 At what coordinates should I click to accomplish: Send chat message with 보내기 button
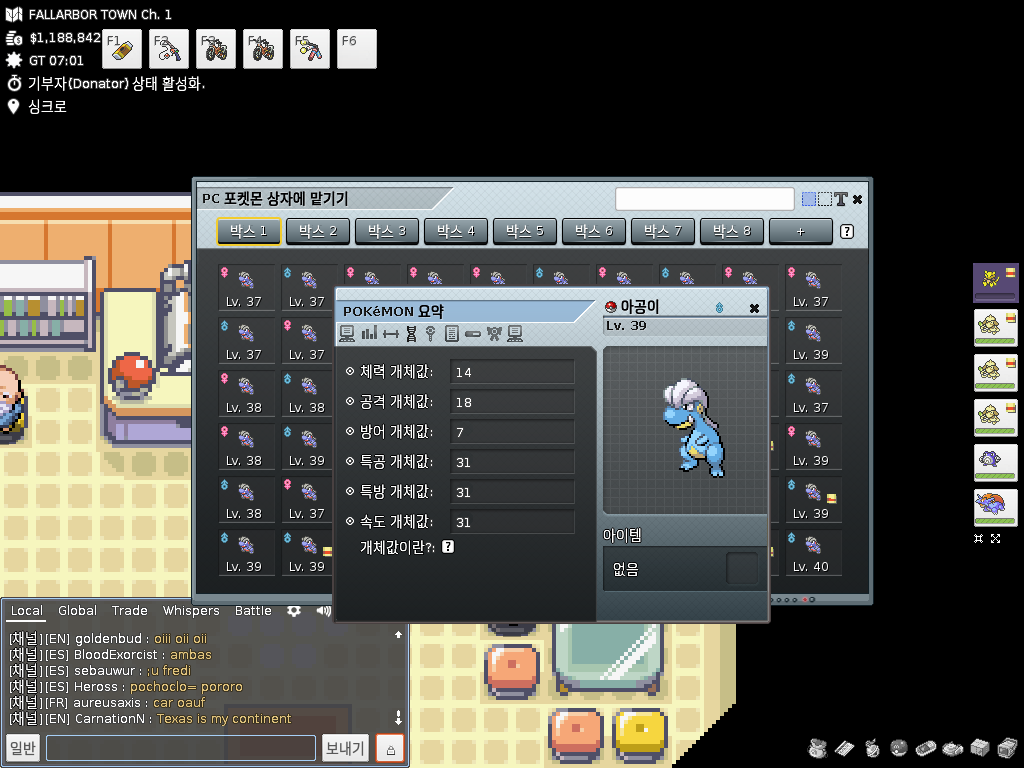click(346, 748)
